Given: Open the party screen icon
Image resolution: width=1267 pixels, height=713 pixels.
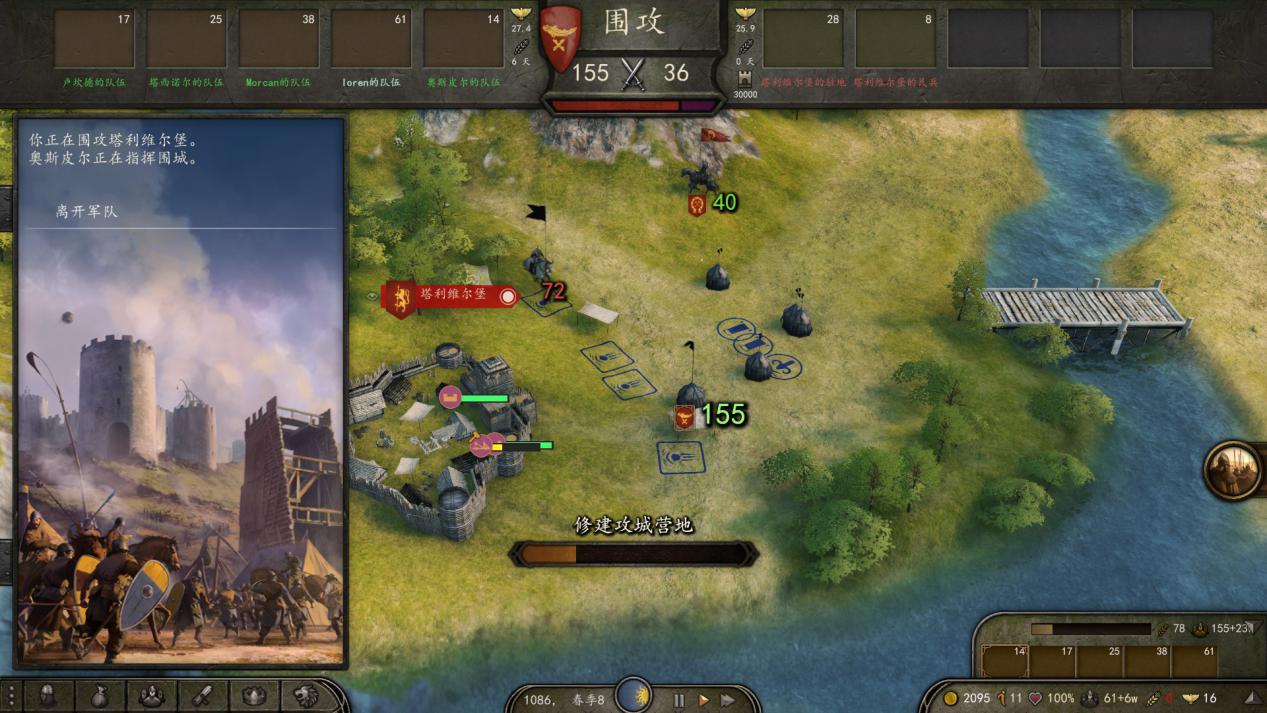Looking at the screenshot, I should pyautogui.click(x=151, y=696).
